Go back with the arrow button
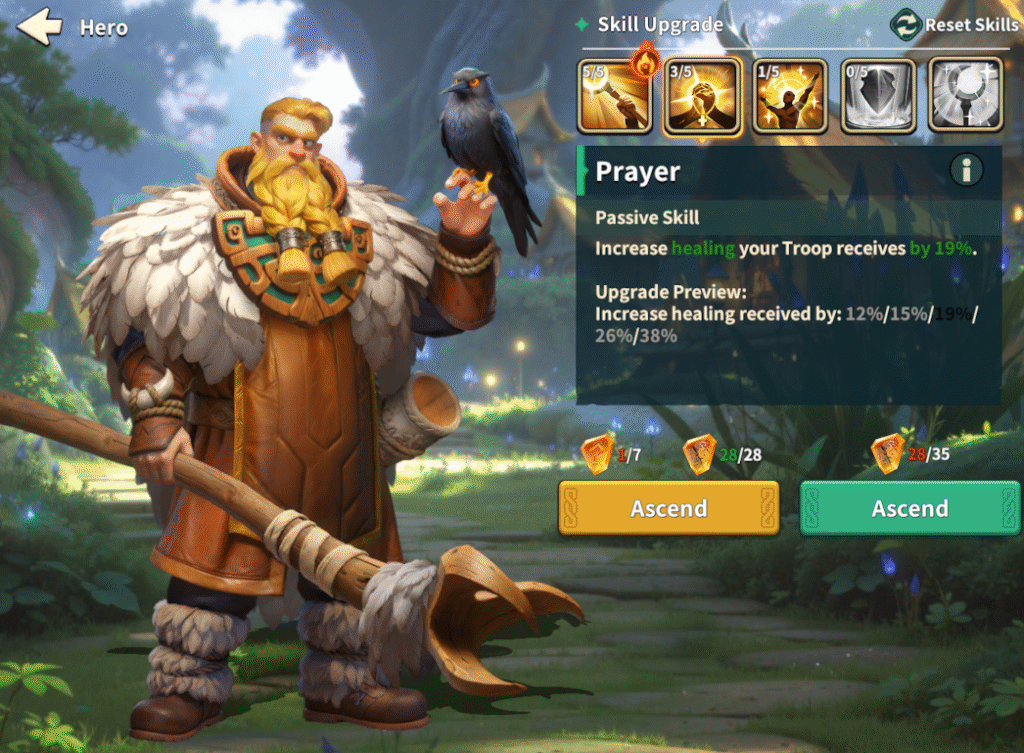 (x=40, y=27)
